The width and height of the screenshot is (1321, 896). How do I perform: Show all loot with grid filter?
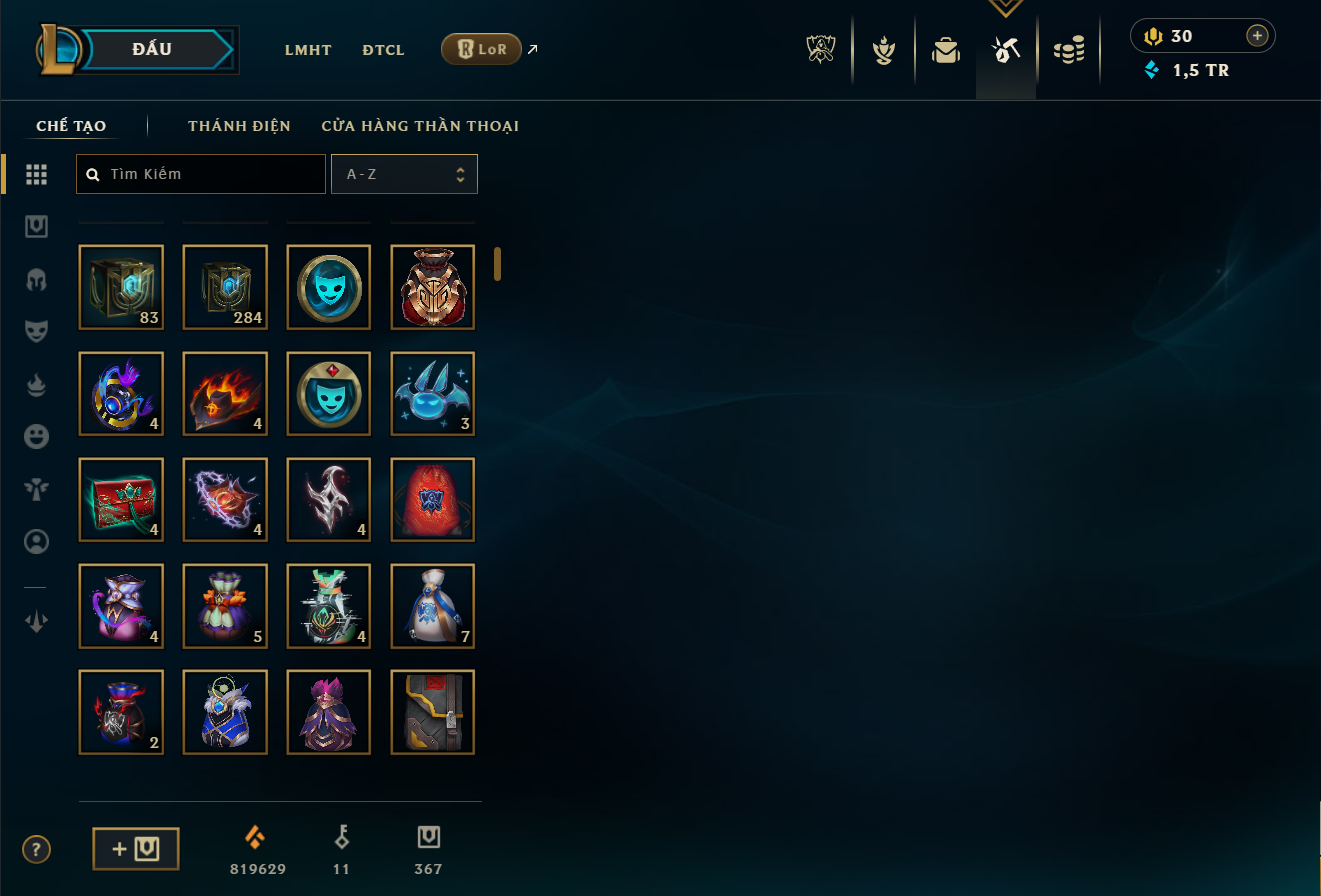pyautogui.click(x=37, y=174)
